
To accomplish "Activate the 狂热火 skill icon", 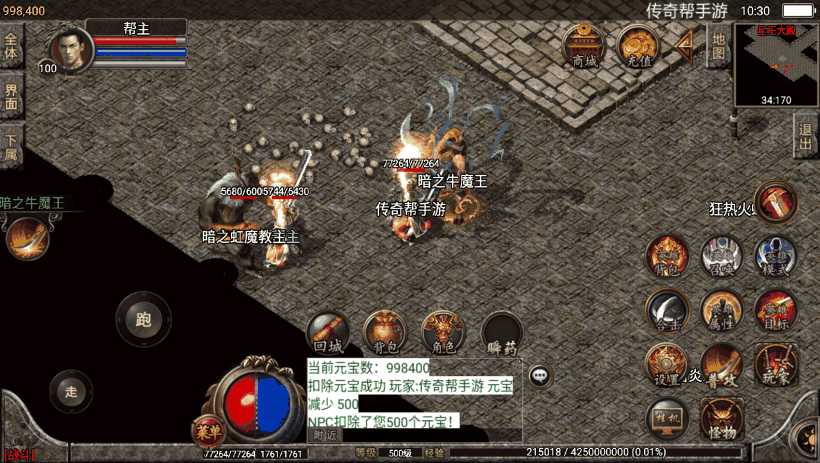I will tap(776, 202).
